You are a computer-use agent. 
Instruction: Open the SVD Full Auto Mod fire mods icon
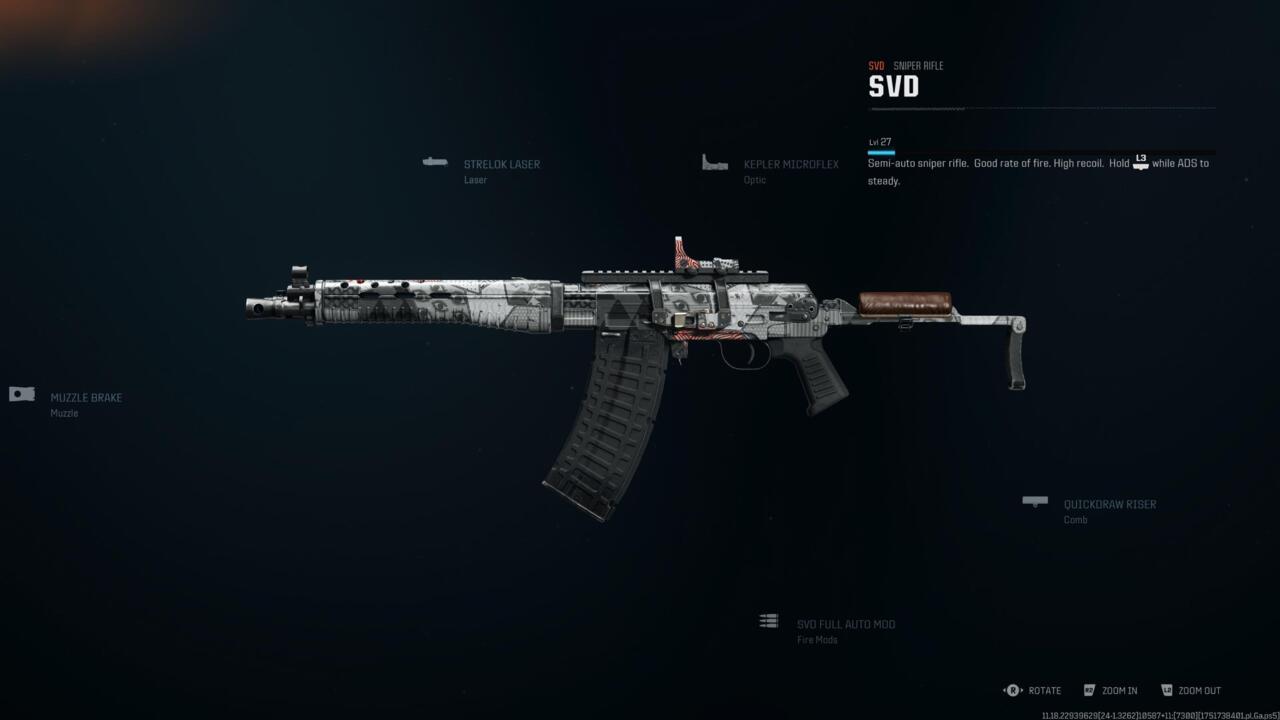[768, 621]
